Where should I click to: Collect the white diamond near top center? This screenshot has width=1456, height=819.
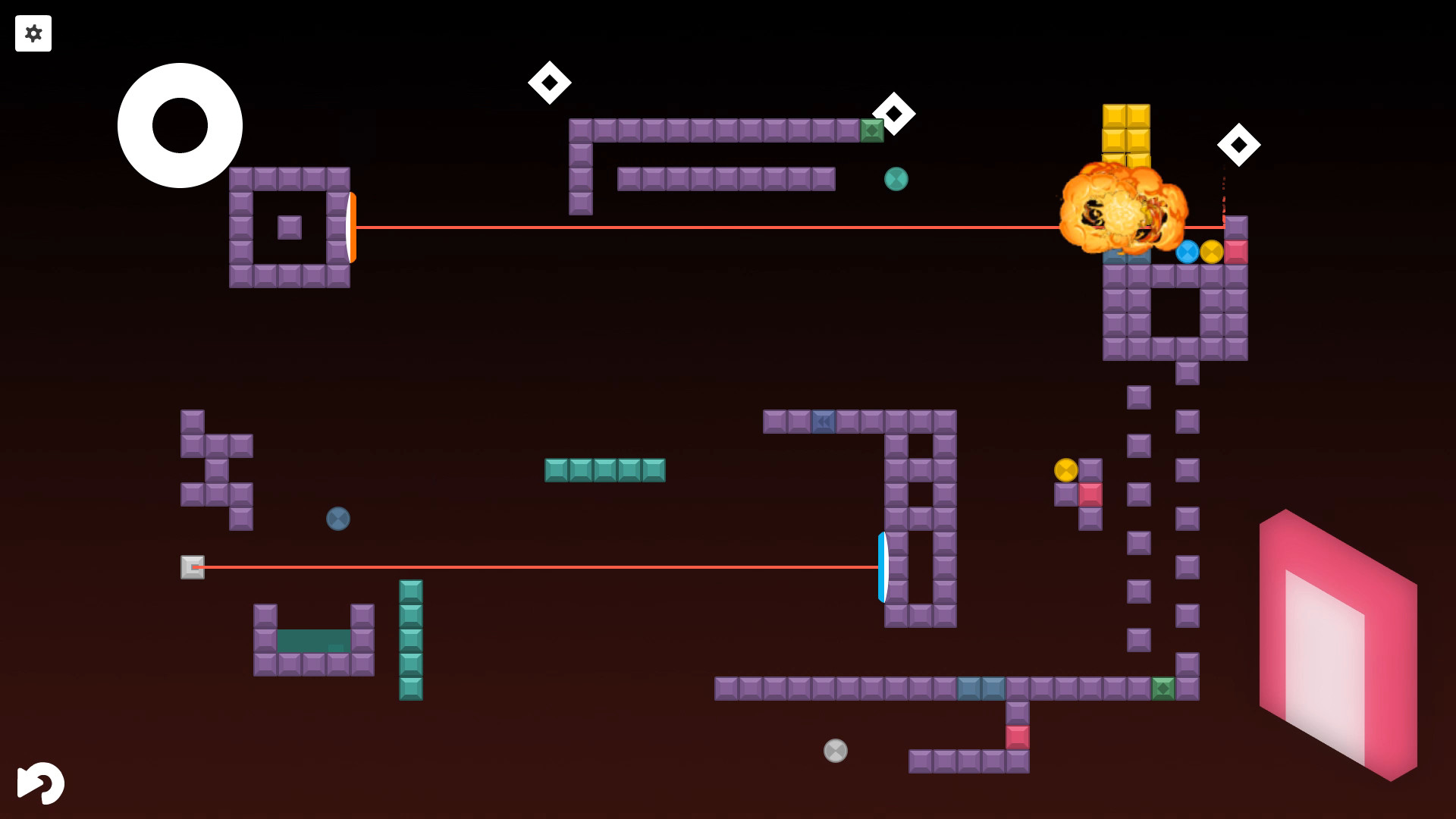pyautogui.click(x=551, y=82)
